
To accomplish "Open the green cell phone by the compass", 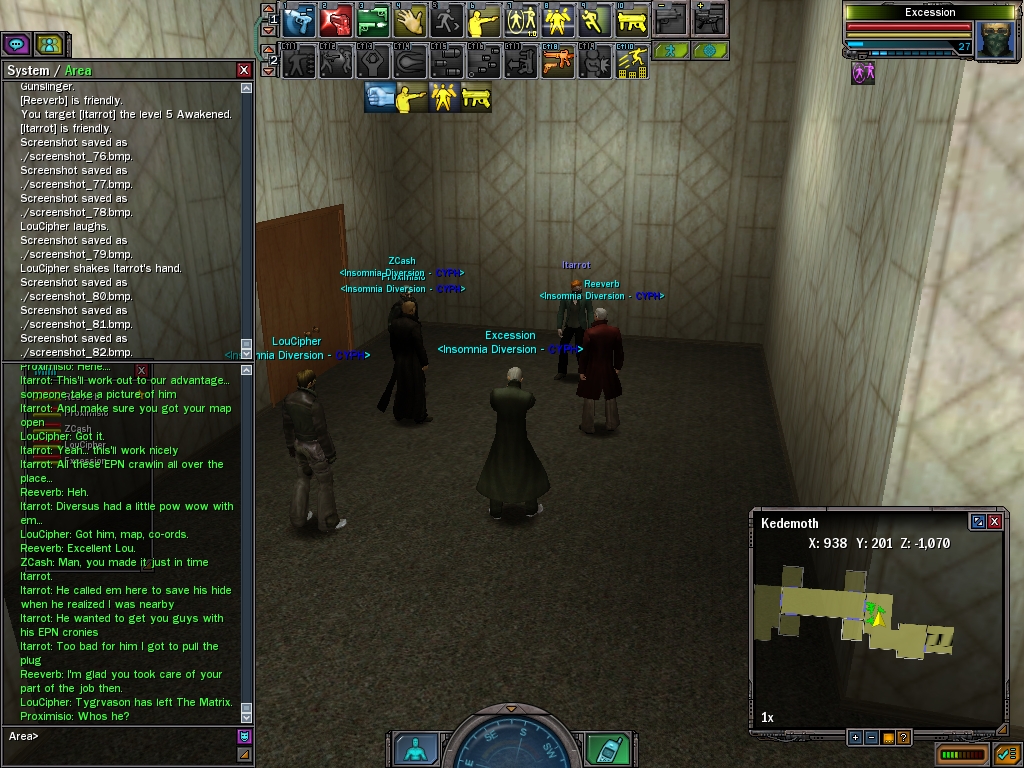I will [x=607, y=749].
